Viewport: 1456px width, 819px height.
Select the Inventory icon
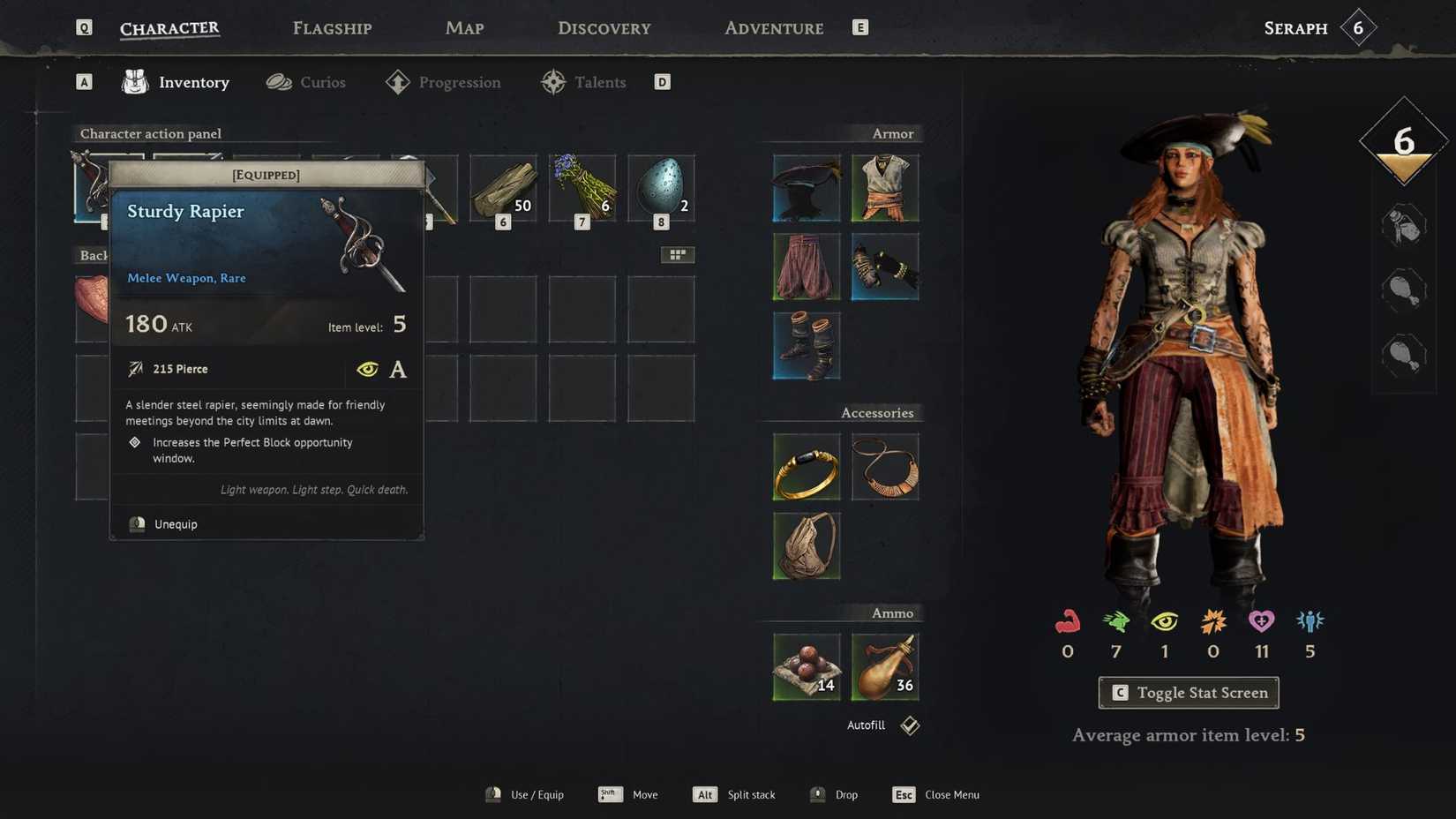pos(134,82)
